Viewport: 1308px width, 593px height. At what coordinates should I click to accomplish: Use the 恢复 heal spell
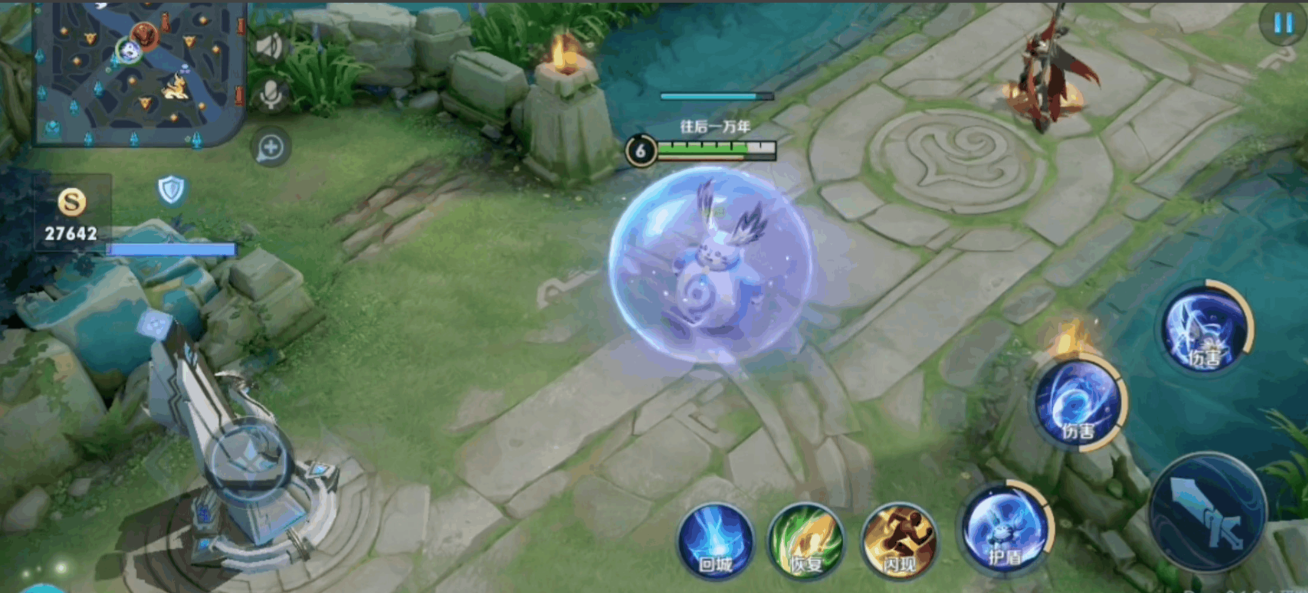click(806, 541)
